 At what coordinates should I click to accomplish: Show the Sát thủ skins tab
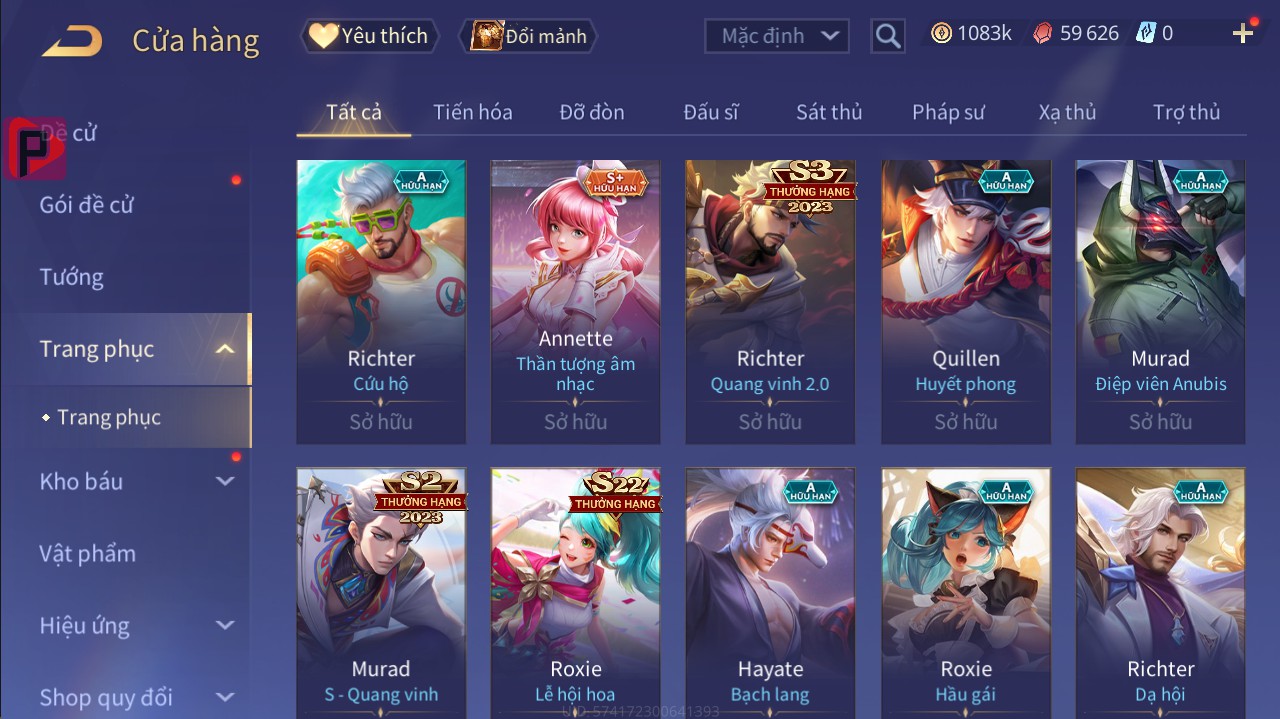coord(829,112)
